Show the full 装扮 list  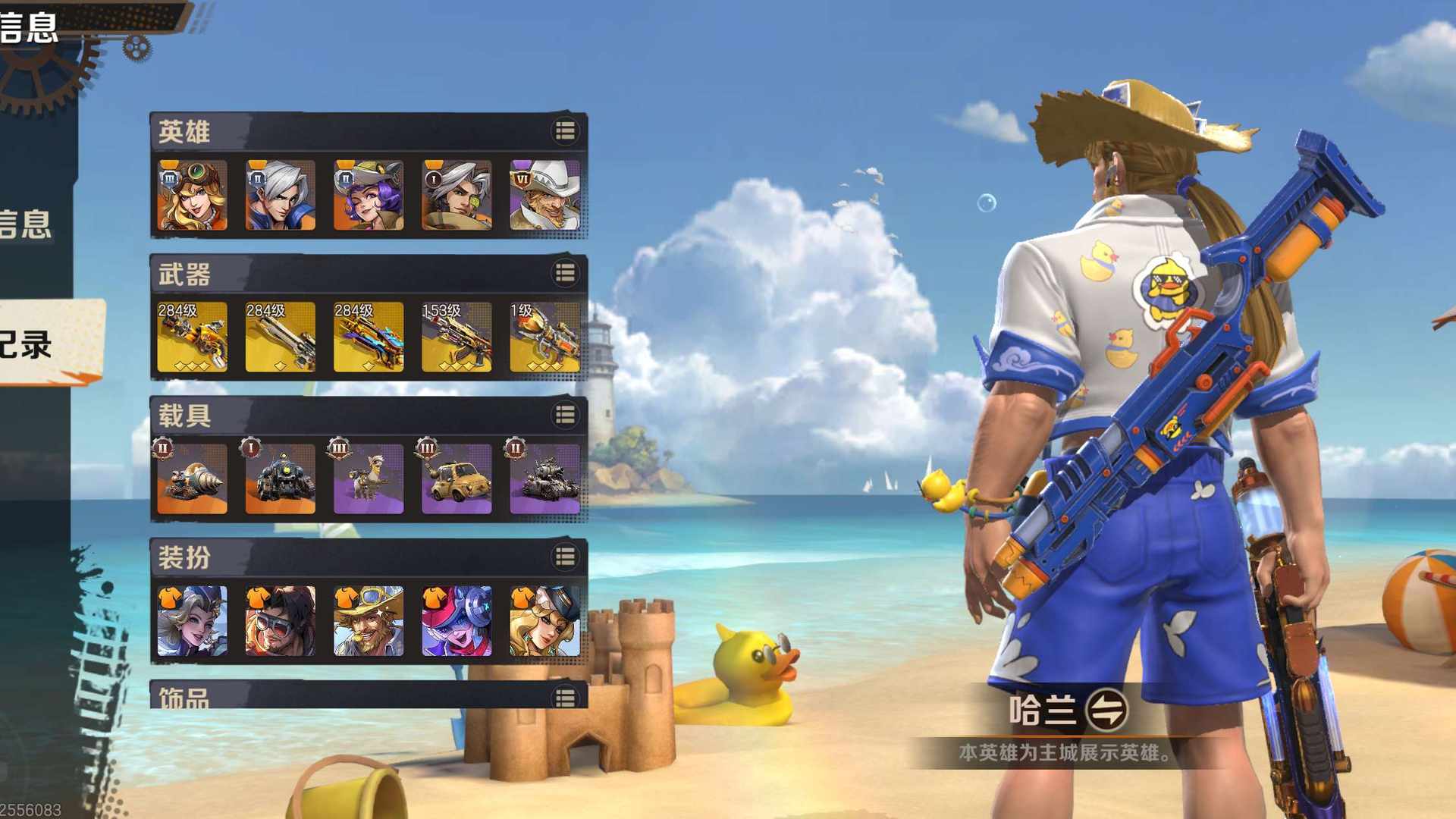click(565, 557)
